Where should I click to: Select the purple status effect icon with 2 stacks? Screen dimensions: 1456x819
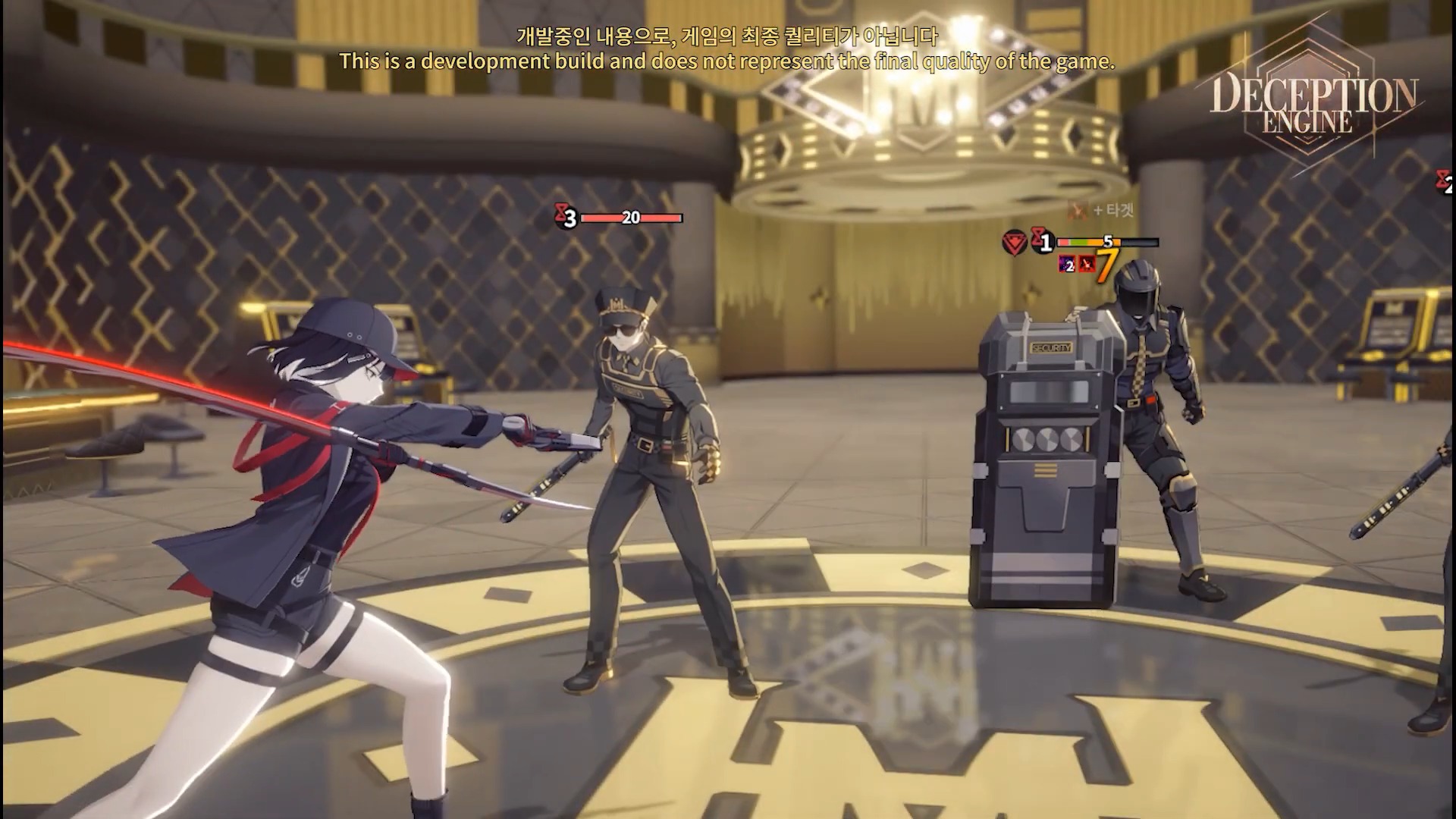pyautogui.click(x=1067, y=264)
